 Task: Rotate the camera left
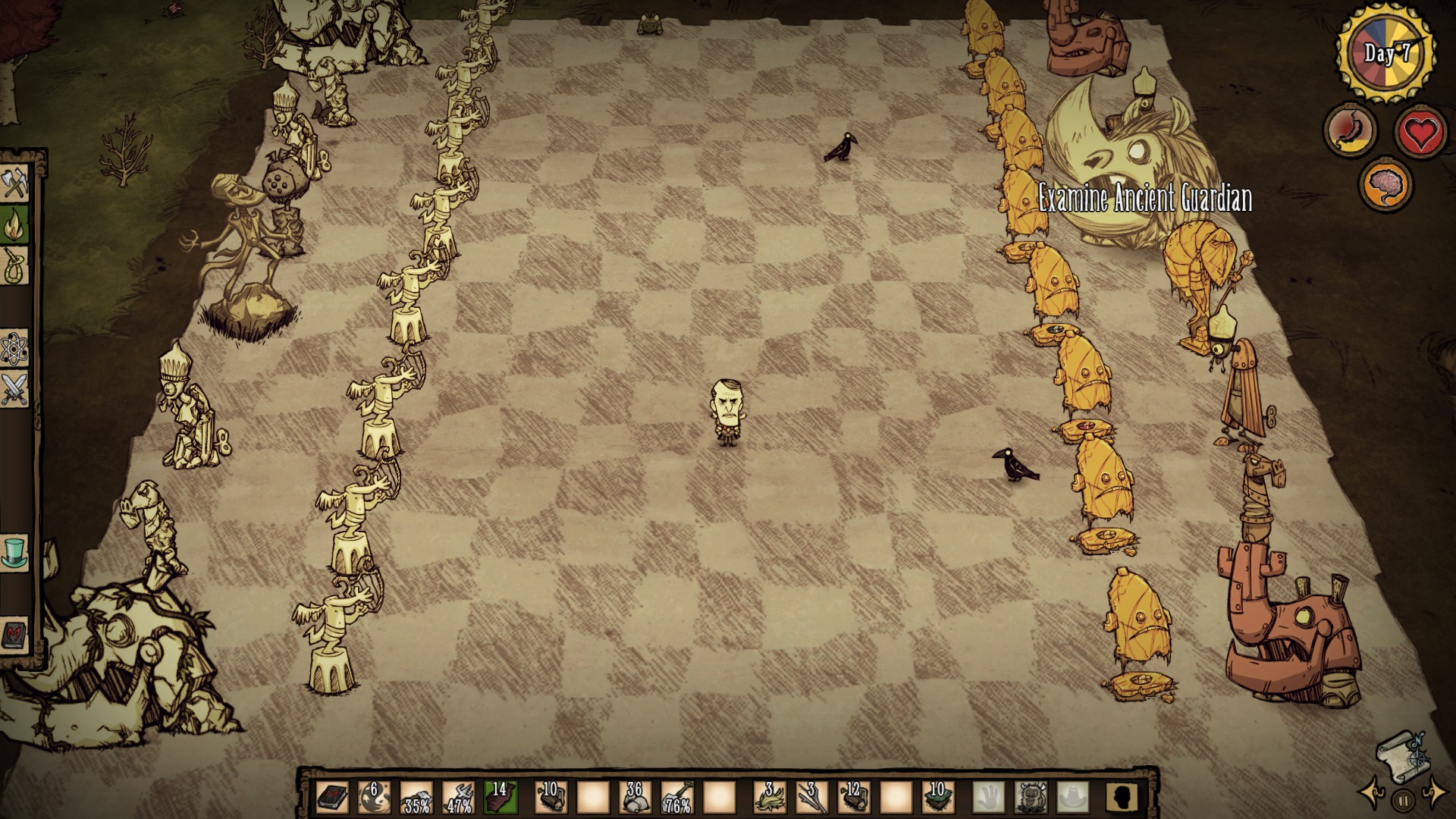coord(1371,794)
